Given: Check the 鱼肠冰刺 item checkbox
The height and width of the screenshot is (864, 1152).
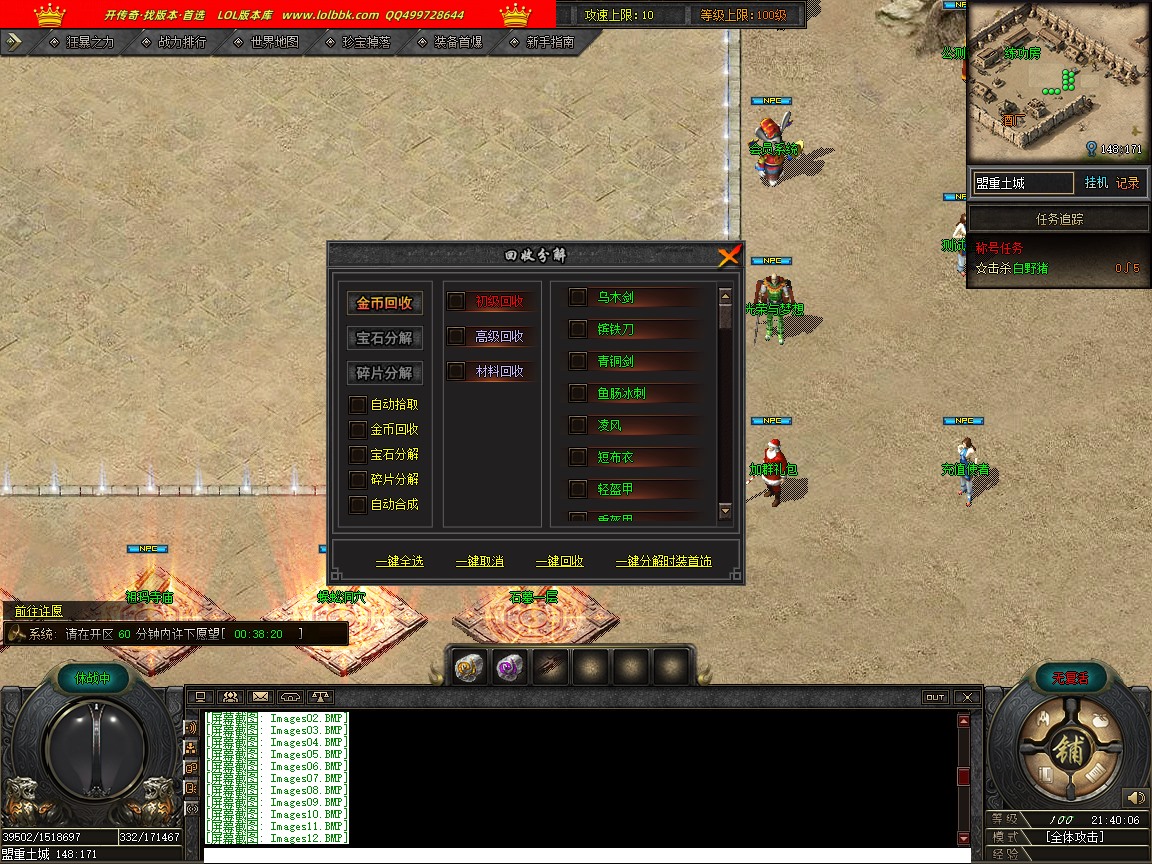Looking at the screenshot, I should 577,393.
